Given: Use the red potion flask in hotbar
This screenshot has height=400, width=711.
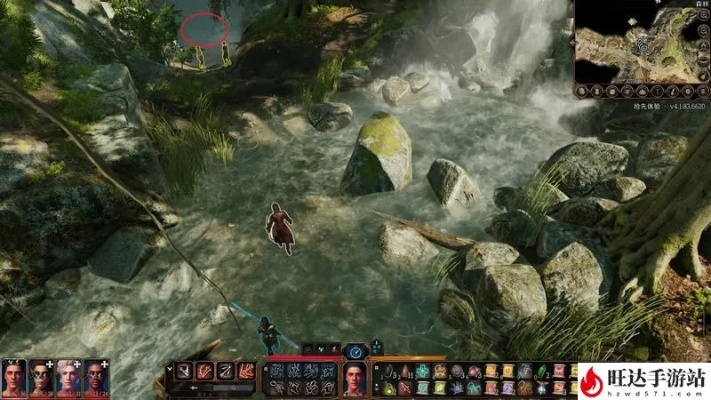Looking at the screenshot, I should [x=407, y=371].
